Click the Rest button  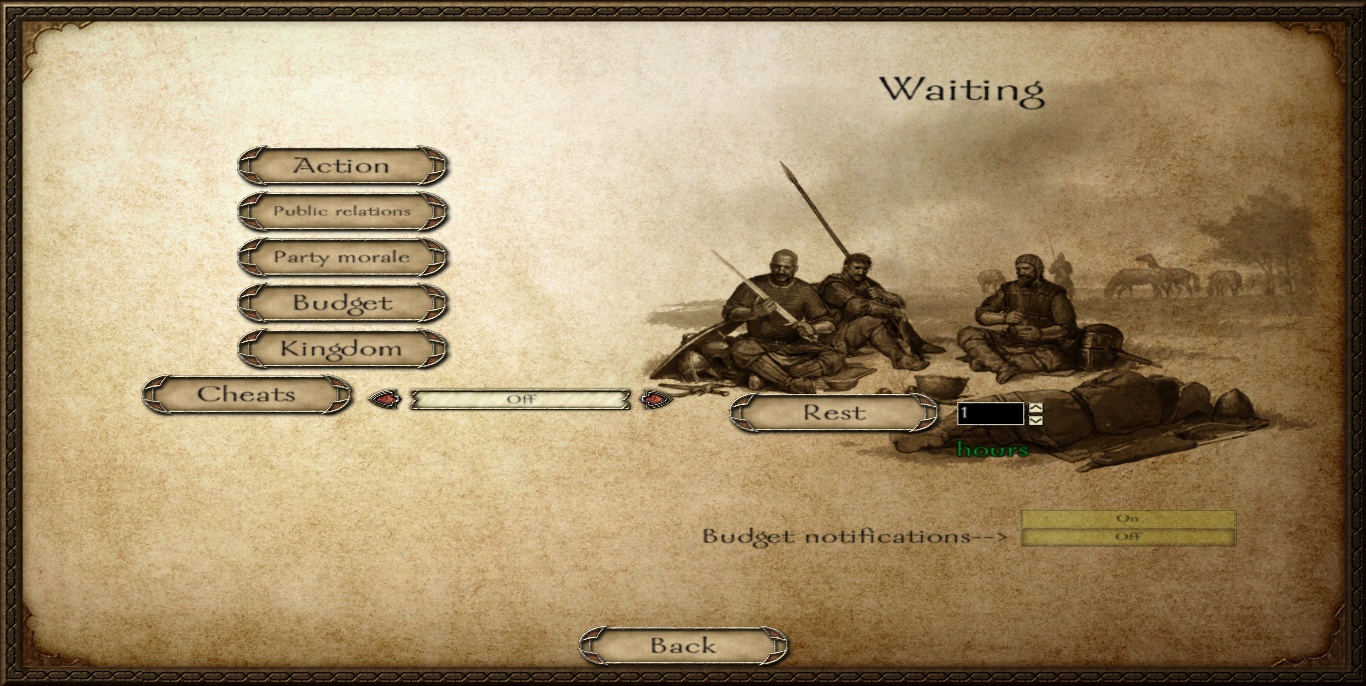tap(834, 412)
